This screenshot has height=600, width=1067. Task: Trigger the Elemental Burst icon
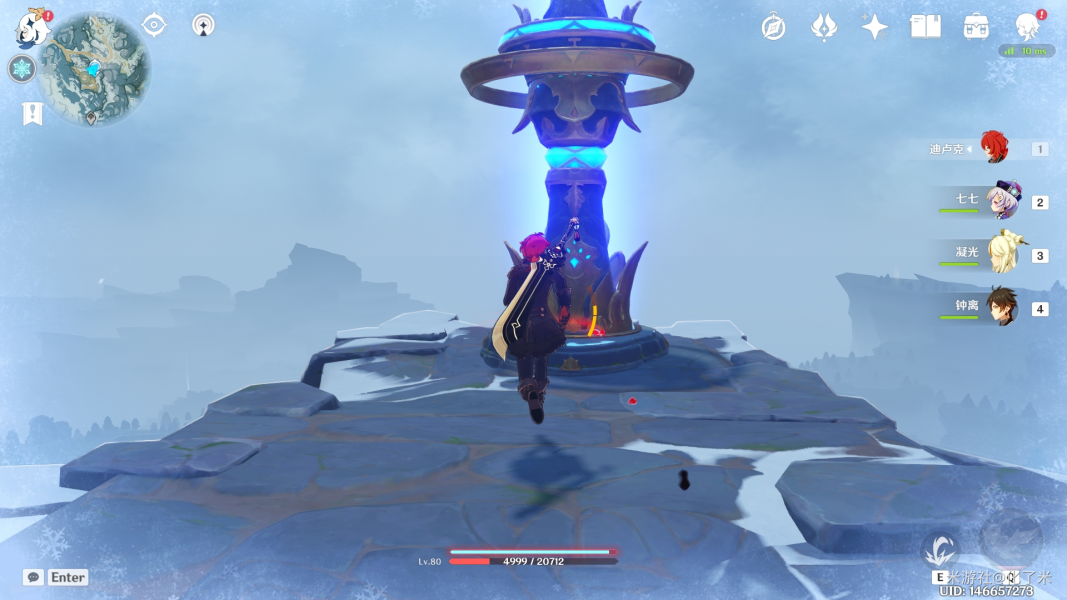1010,538
